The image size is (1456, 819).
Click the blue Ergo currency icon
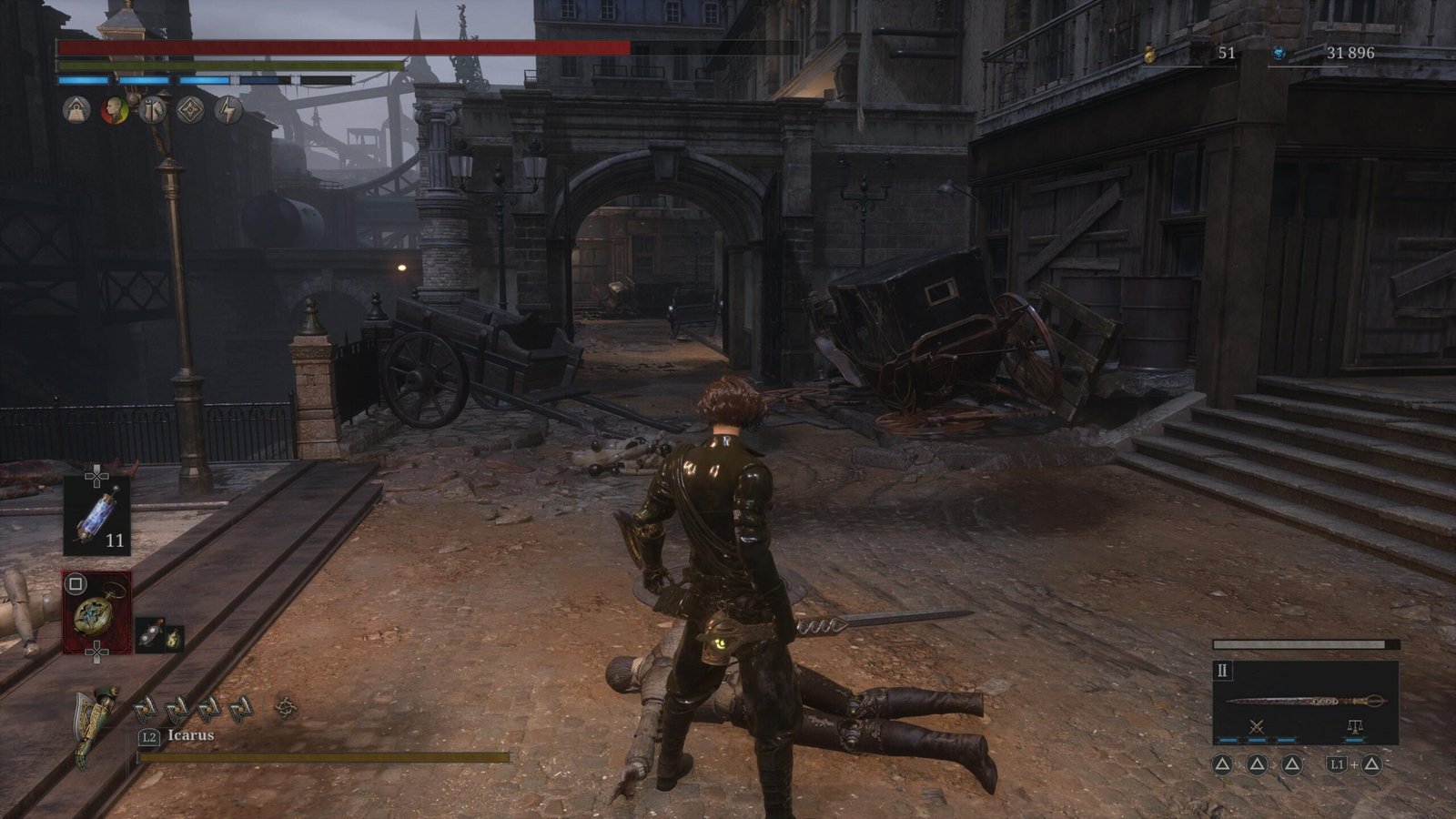(x=1279, y=53)
